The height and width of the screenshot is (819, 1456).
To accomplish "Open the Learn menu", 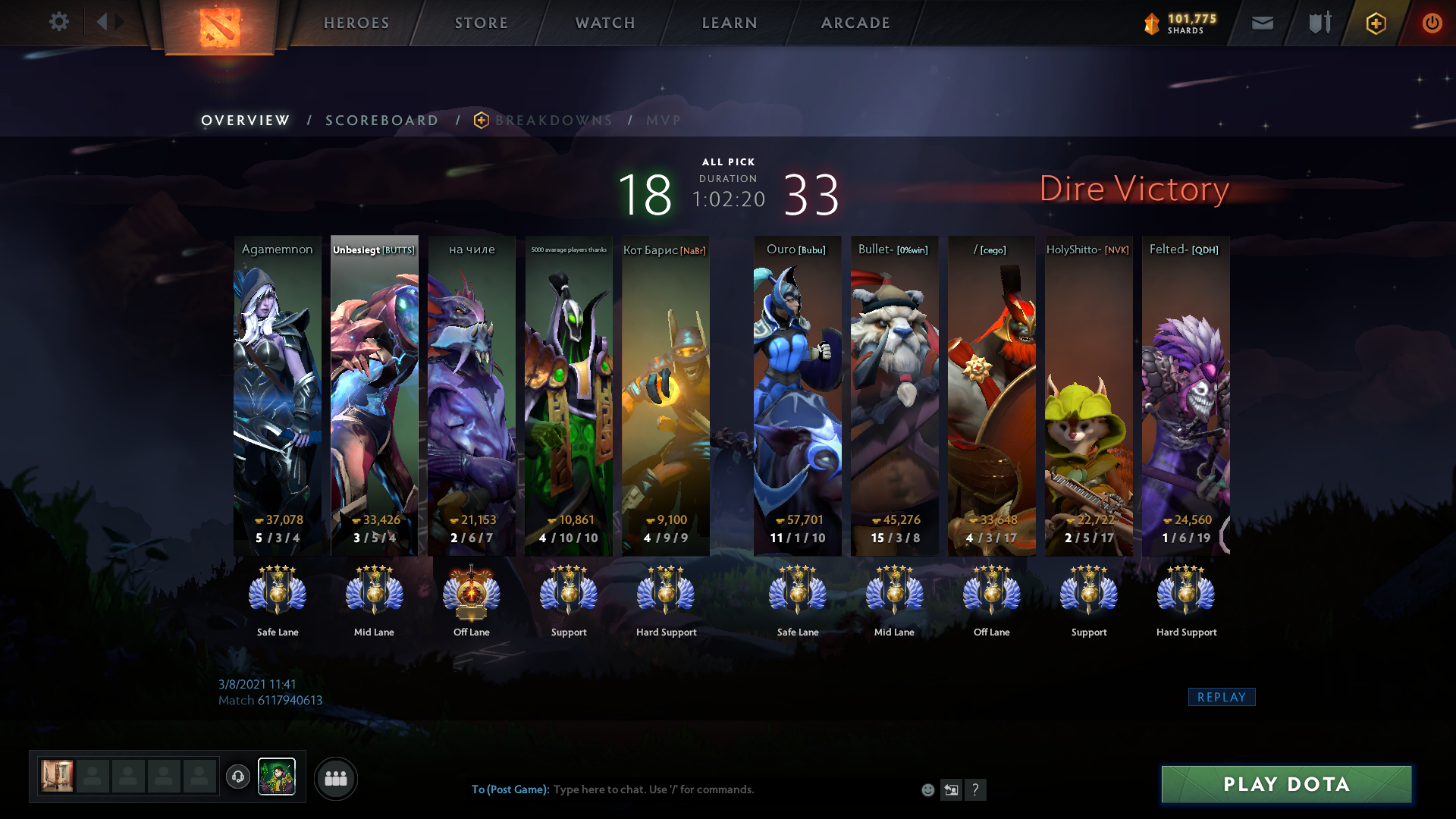I will point(730,23).
